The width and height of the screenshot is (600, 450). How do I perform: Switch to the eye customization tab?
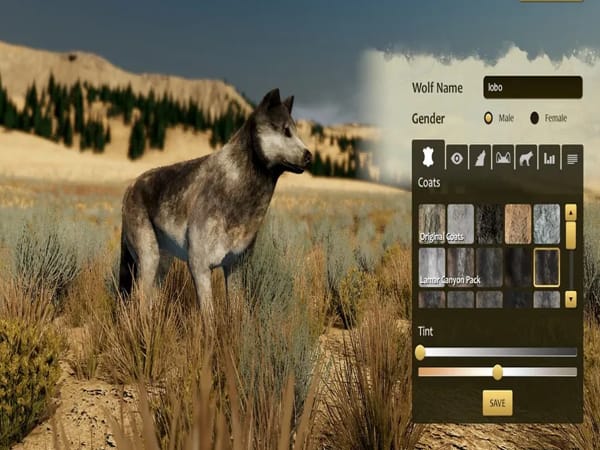(x=457, y=157)
